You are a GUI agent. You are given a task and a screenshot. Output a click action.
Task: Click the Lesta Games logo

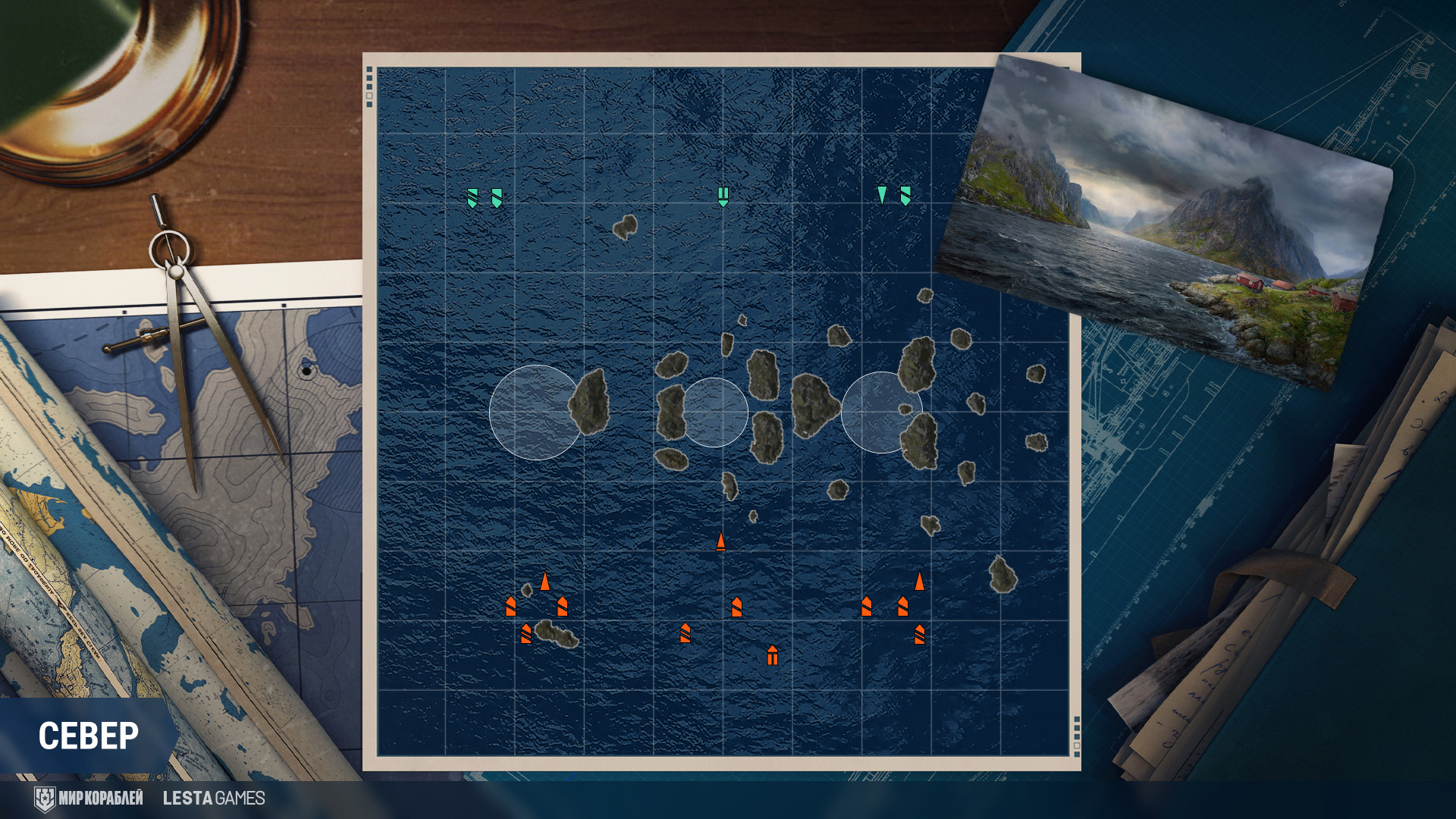click(x=214, y=799)
